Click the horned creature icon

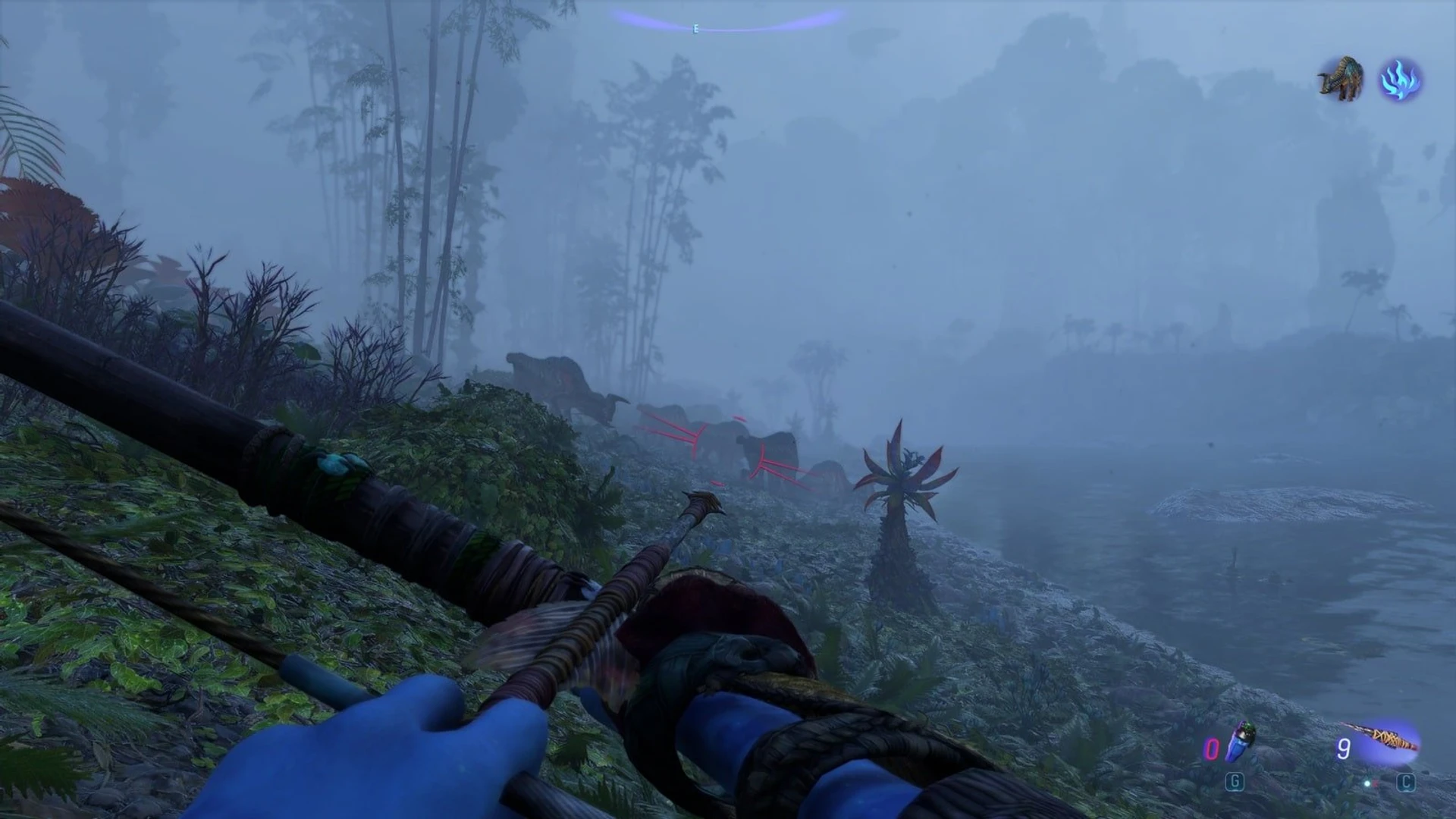click(x=1341, y=79)
